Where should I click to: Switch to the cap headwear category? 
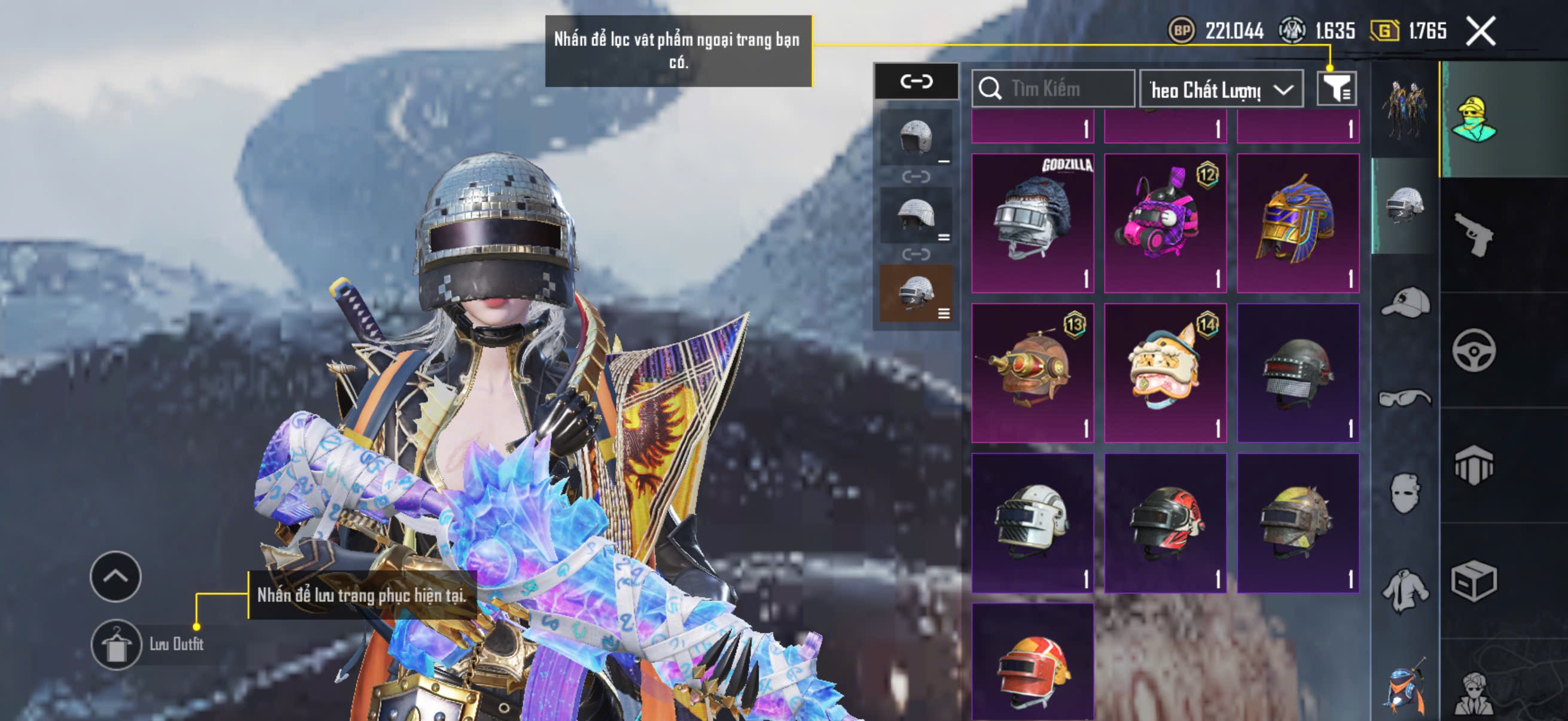point(1405,303)
